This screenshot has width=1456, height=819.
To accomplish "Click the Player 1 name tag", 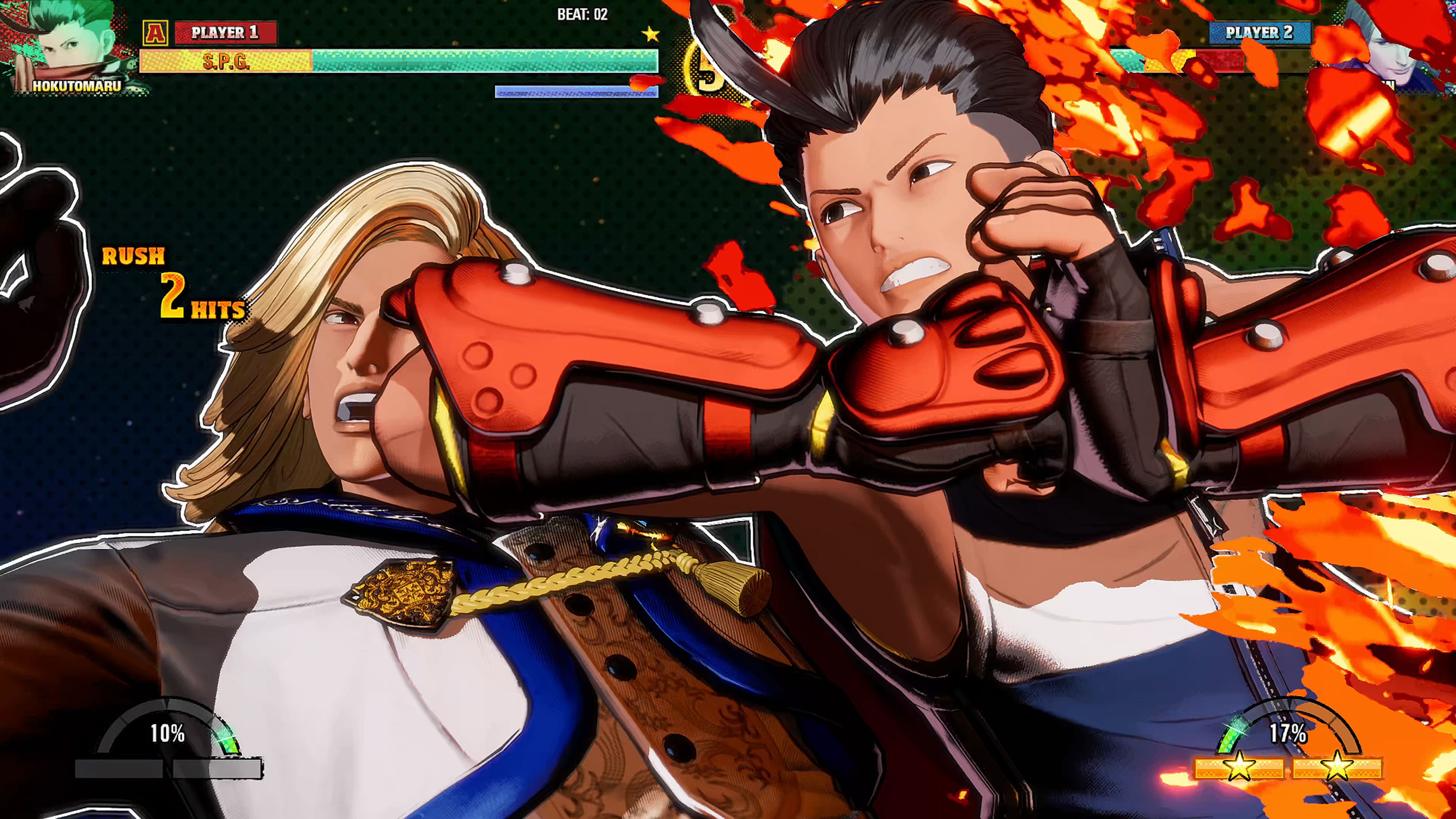I will tap(226, 33).
